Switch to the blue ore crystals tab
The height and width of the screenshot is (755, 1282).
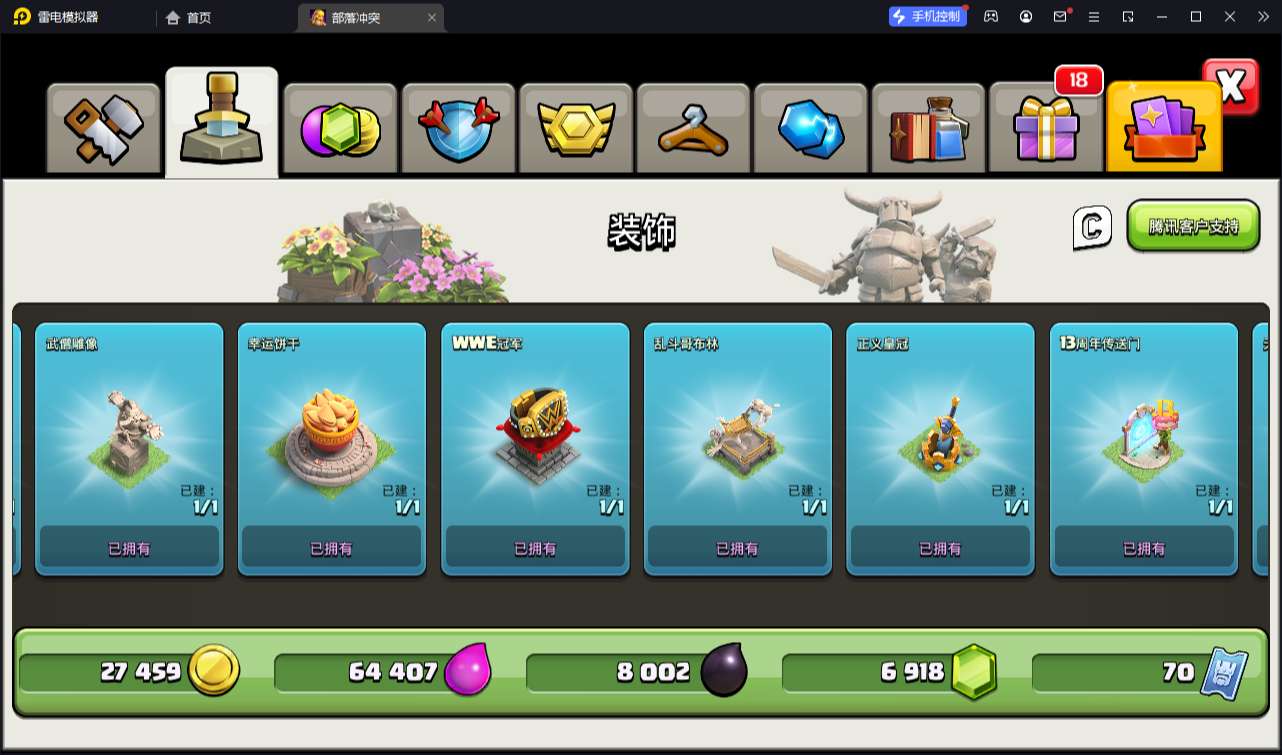point(810,130)
